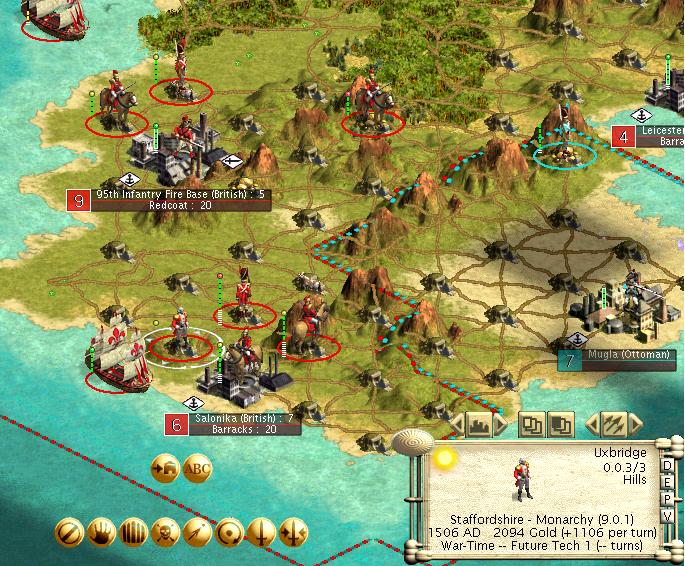This screenshot has width=685, height=566.
Task: Cycle to the next unit arrow
Action: pos(634,424)
